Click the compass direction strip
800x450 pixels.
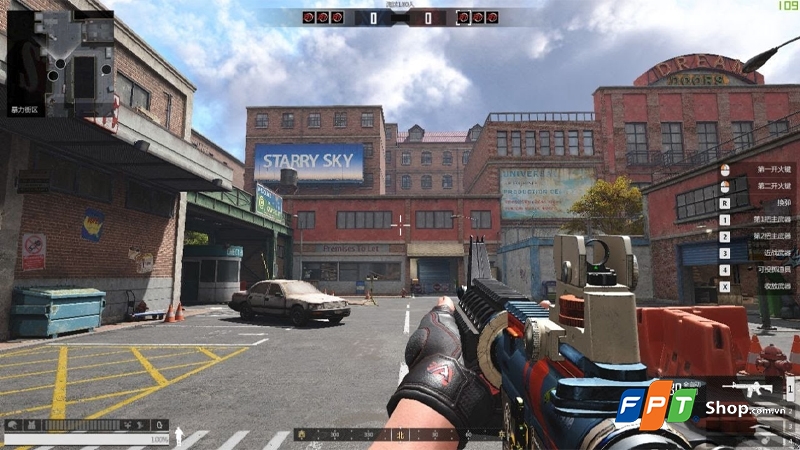[x=395, y=436]
